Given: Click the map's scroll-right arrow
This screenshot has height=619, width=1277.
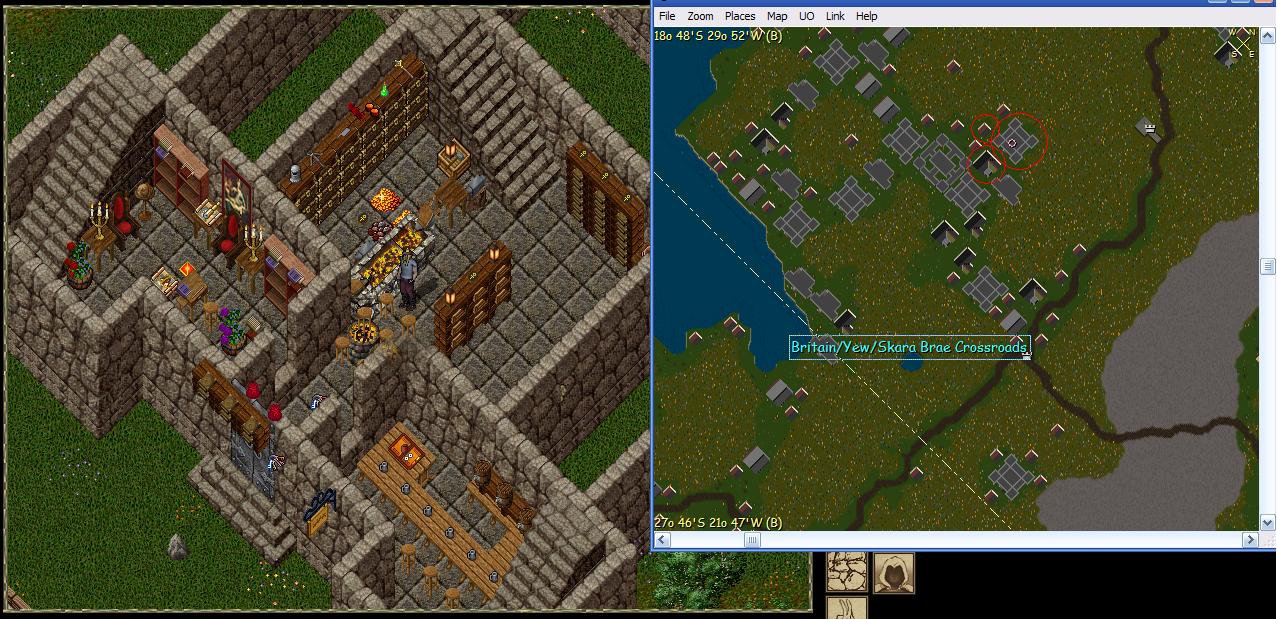Looking at the screenshot, I should tap(1250, 540).
